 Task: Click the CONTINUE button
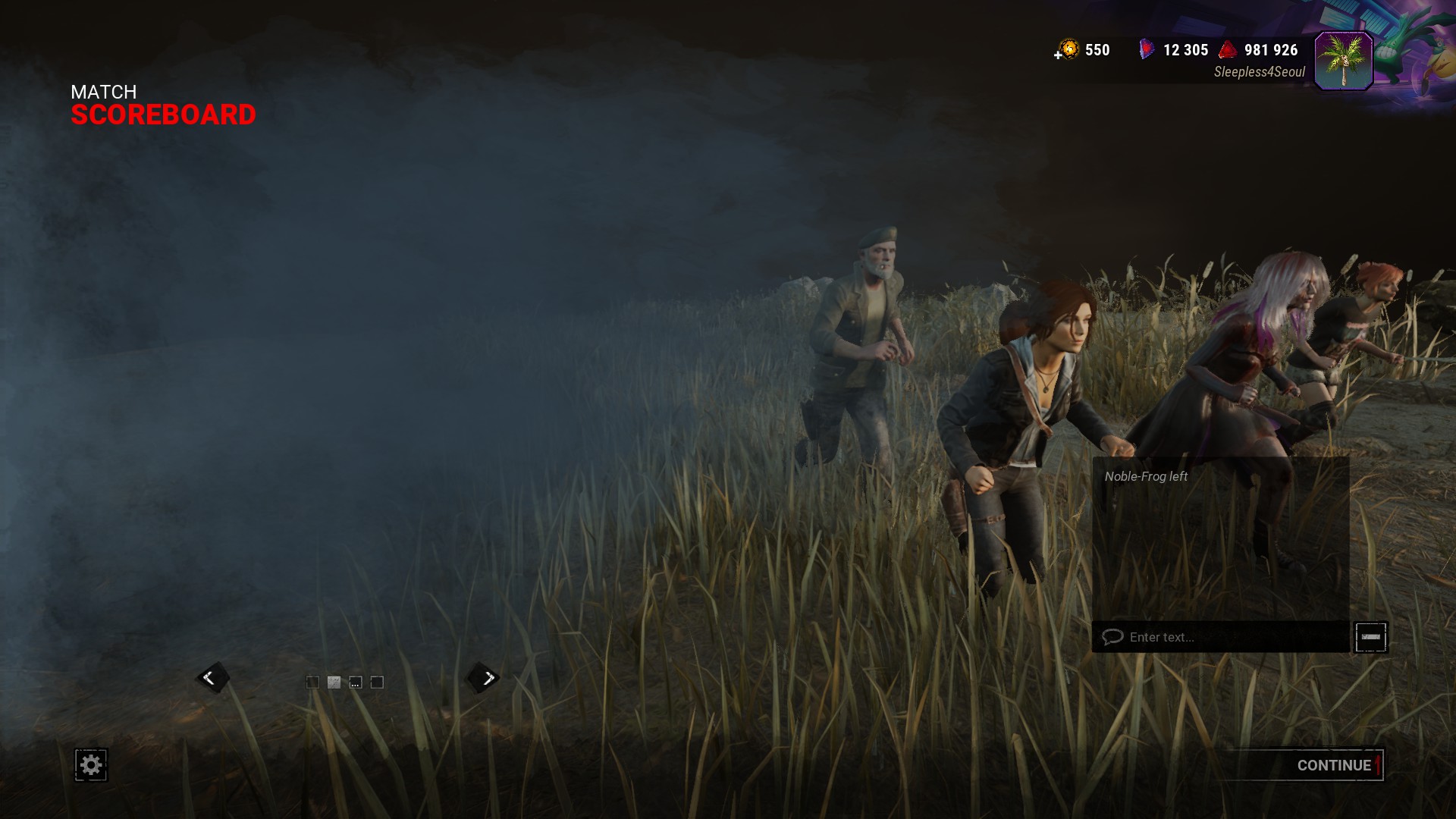[x=1333, y=765]
